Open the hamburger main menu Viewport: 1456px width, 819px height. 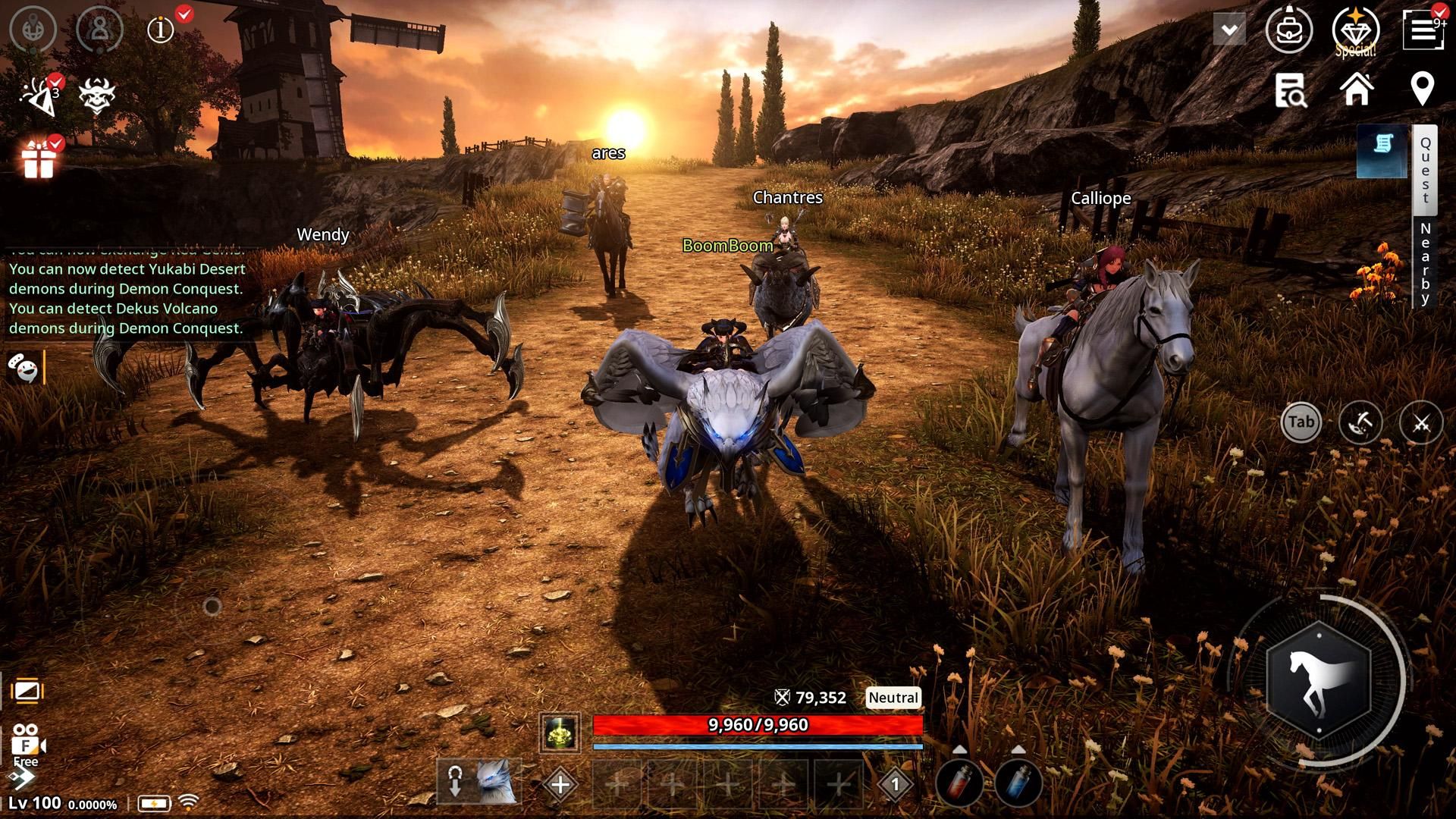click(x=1422, y=30)
